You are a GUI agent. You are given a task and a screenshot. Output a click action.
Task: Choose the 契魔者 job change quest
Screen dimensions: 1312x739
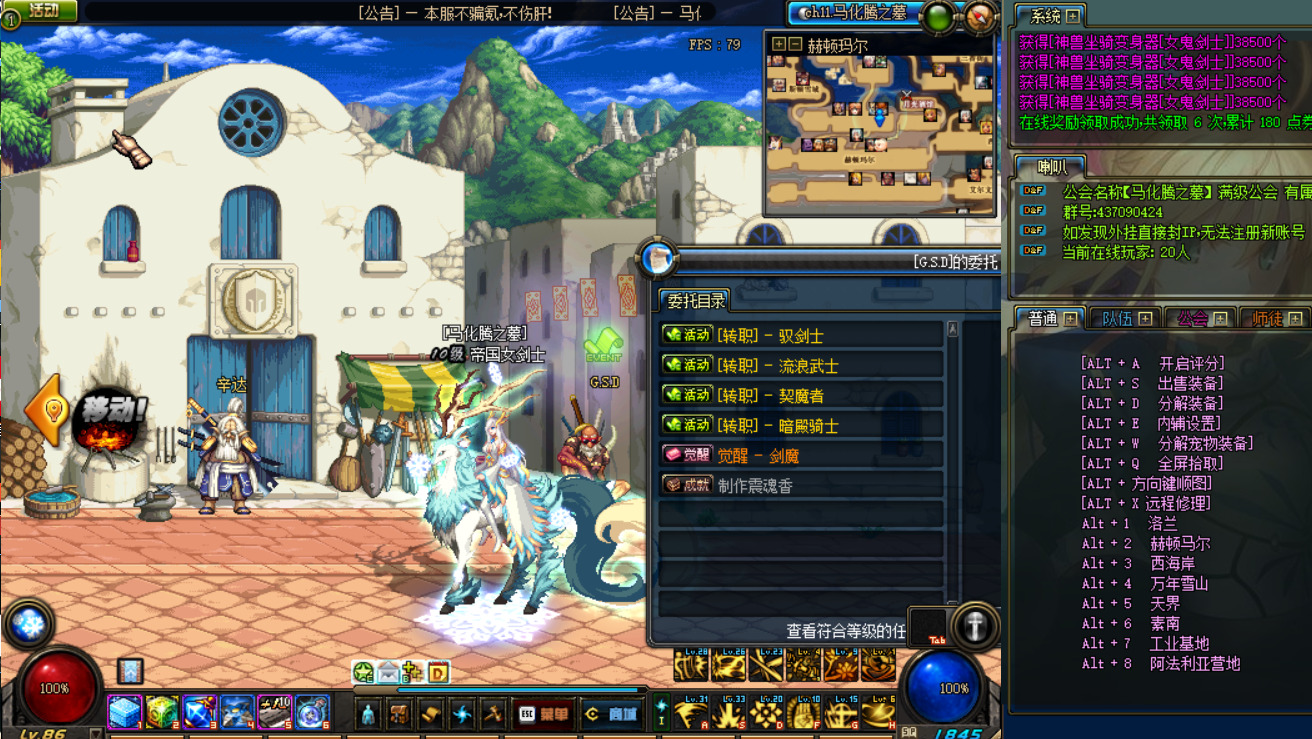pyautogui.click(x=800, y=395)
